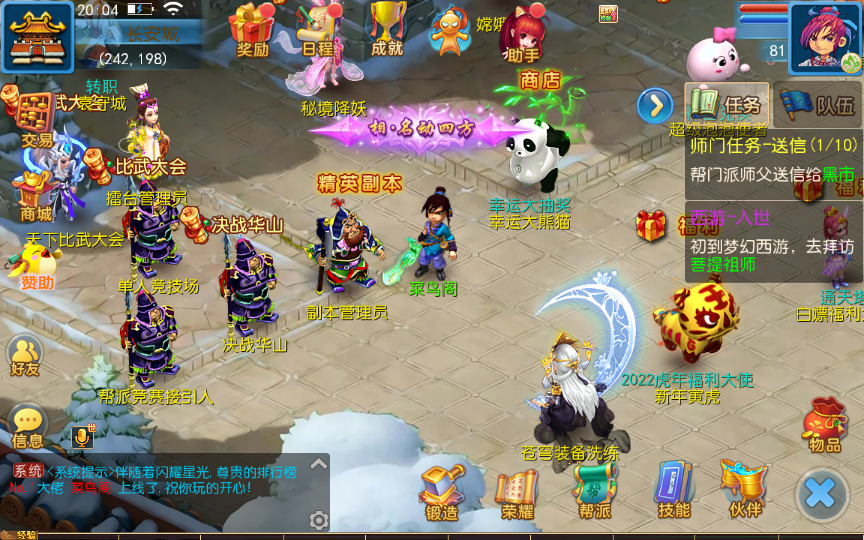Collapse quest panel with blue arrow button
This screenshot has width=864, height=540.
point(655,104)
